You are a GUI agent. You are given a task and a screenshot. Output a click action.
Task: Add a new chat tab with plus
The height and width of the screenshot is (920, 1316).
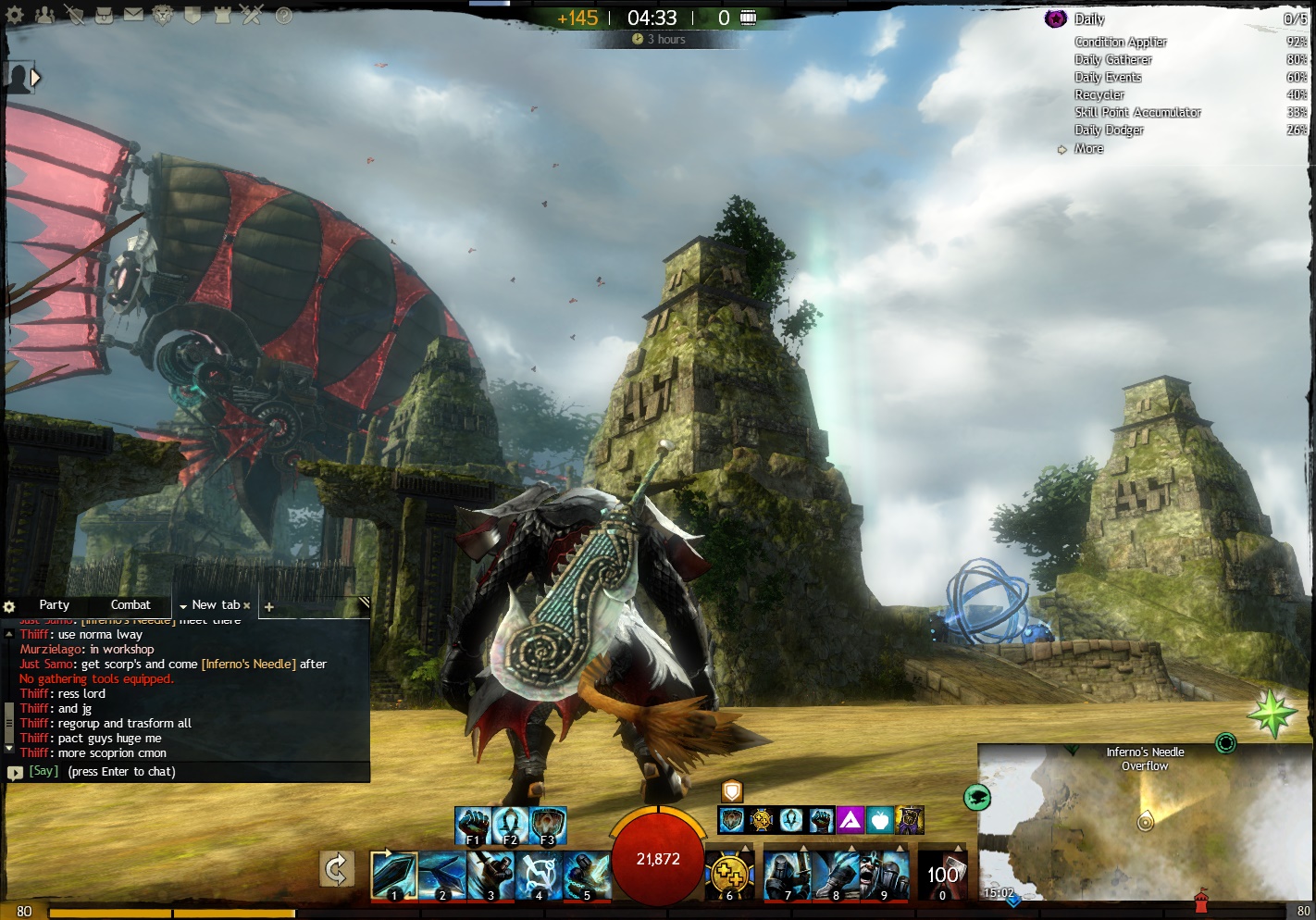(269, 607)
